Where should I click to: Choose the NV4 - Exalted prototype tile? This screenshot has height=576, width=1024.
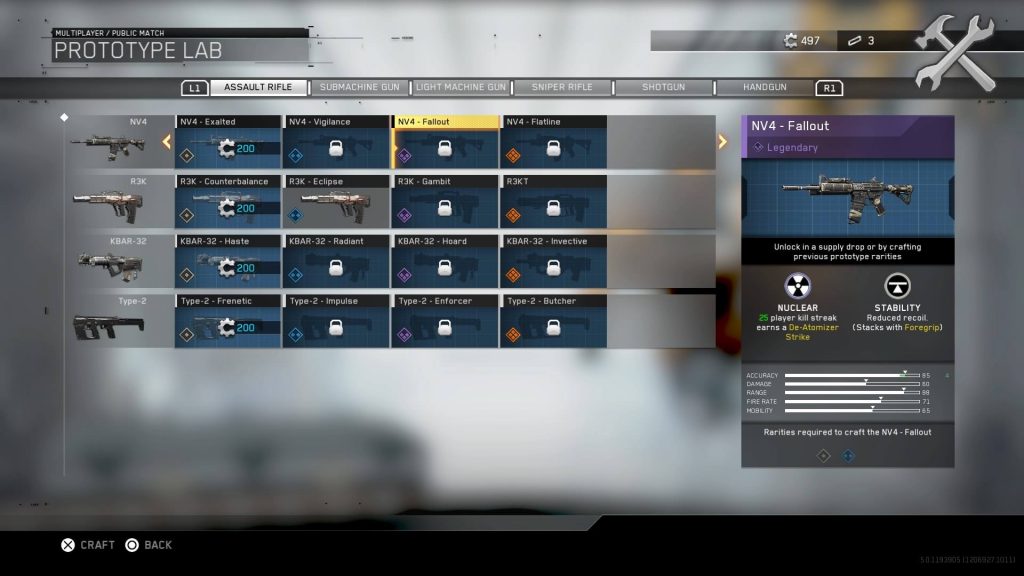point(228,143)
